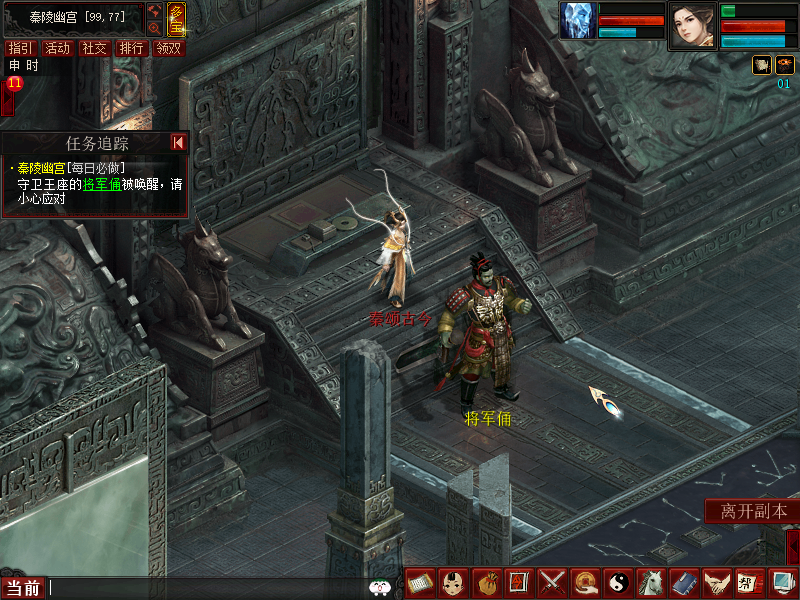800x600 pixels.
Task: Select the female character portrait
Action: pyautogui.click(x=692, y=24)
